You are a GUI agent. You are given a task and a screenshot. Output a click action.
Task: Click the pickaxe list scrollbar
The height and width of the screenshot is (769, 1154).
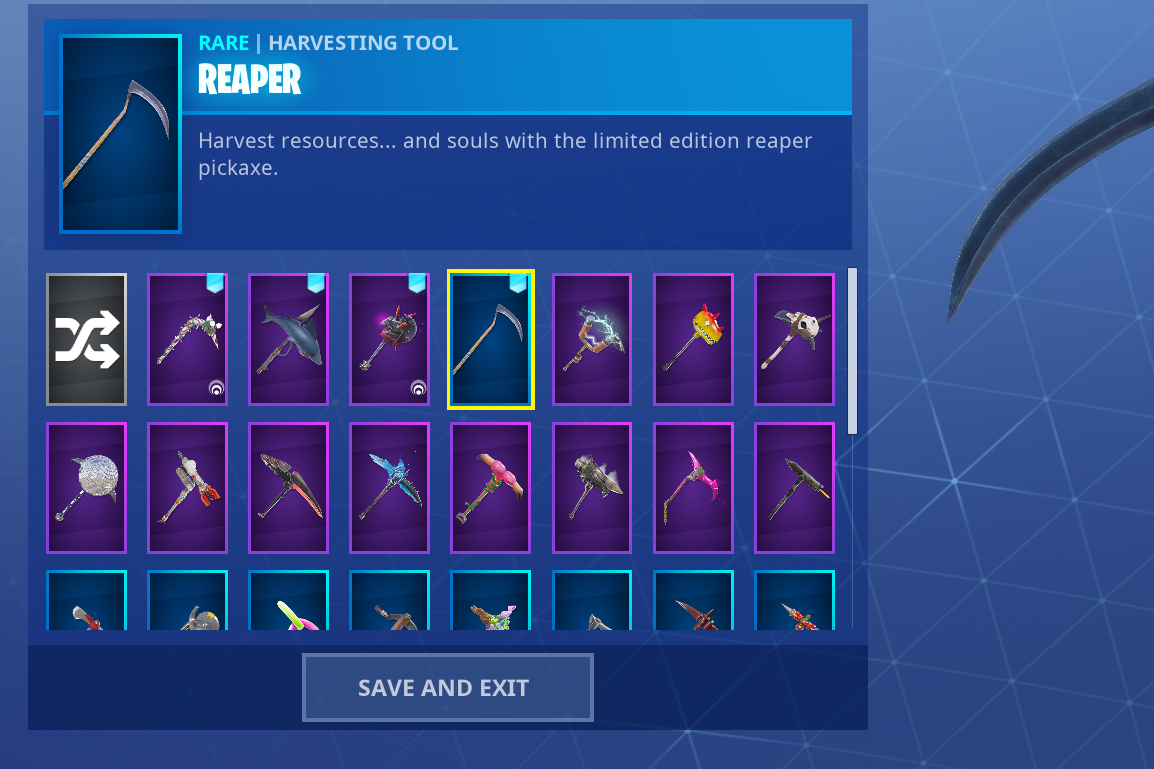pos(852,350)
